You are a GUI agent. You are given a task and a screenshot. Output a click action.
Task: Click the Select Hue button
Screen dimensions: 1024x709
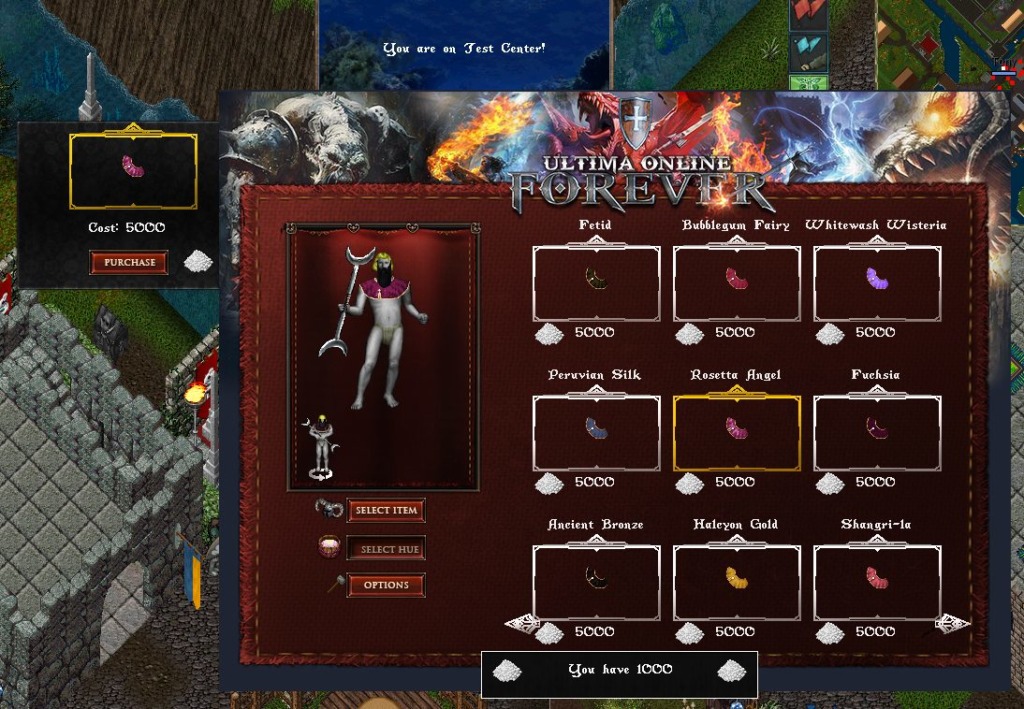pyautogui.click(x=386, y=549)
